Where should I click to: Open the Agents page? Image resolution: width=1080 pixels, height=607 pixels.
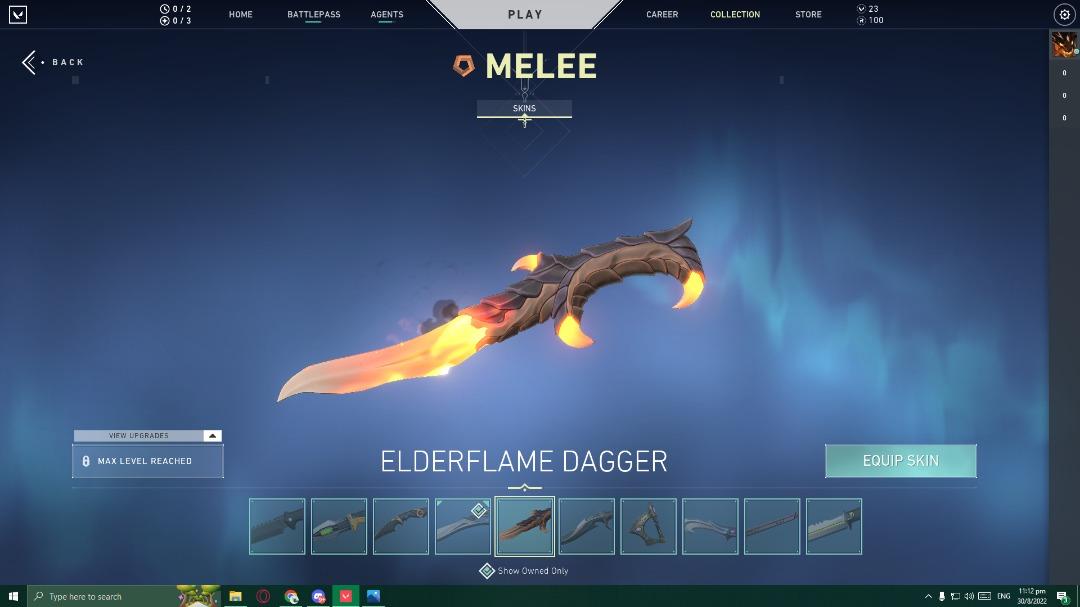[387, 15]
